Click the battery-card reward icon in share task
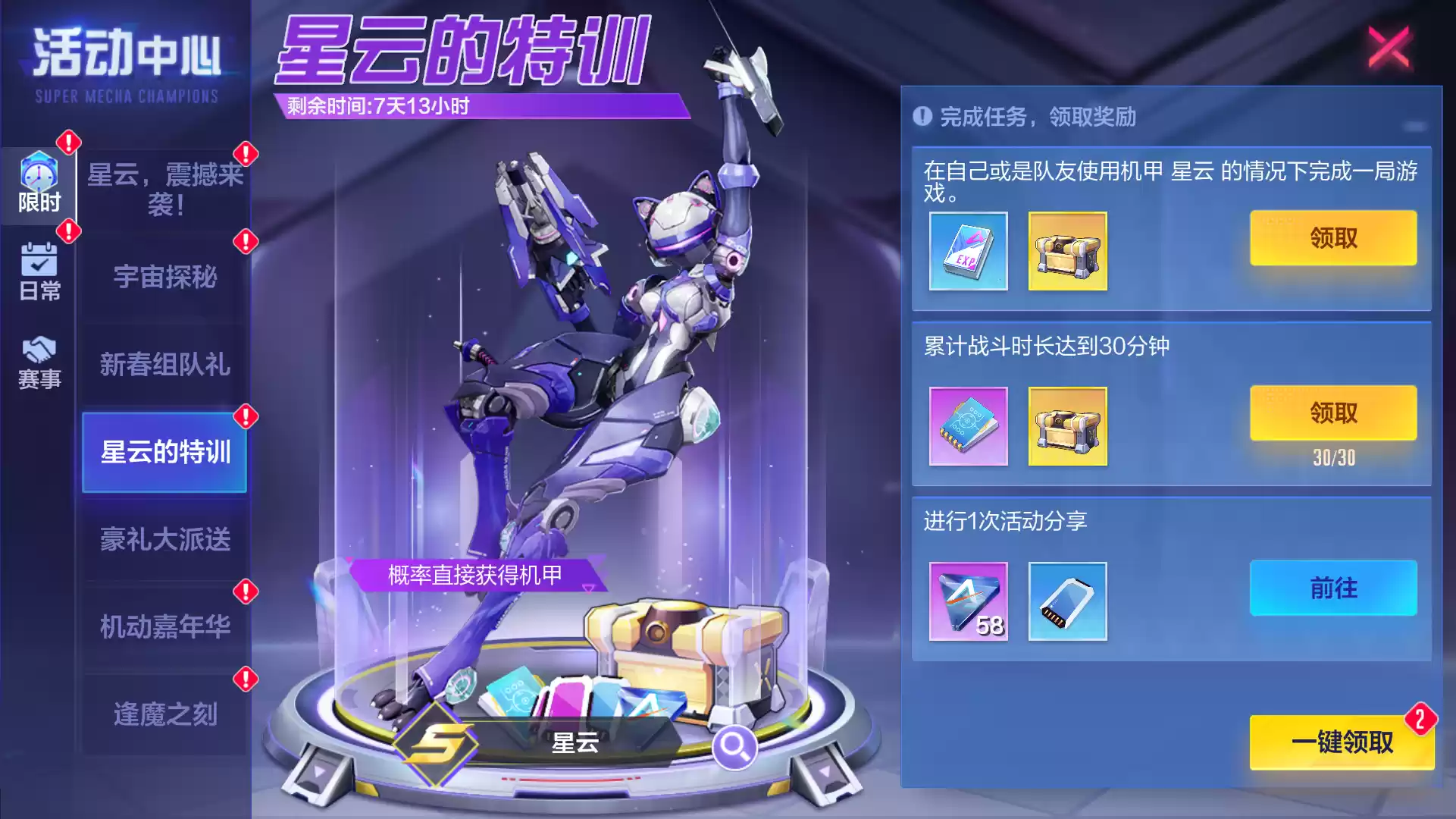This screenshot has width=1456, height=819. [1067, 601]
